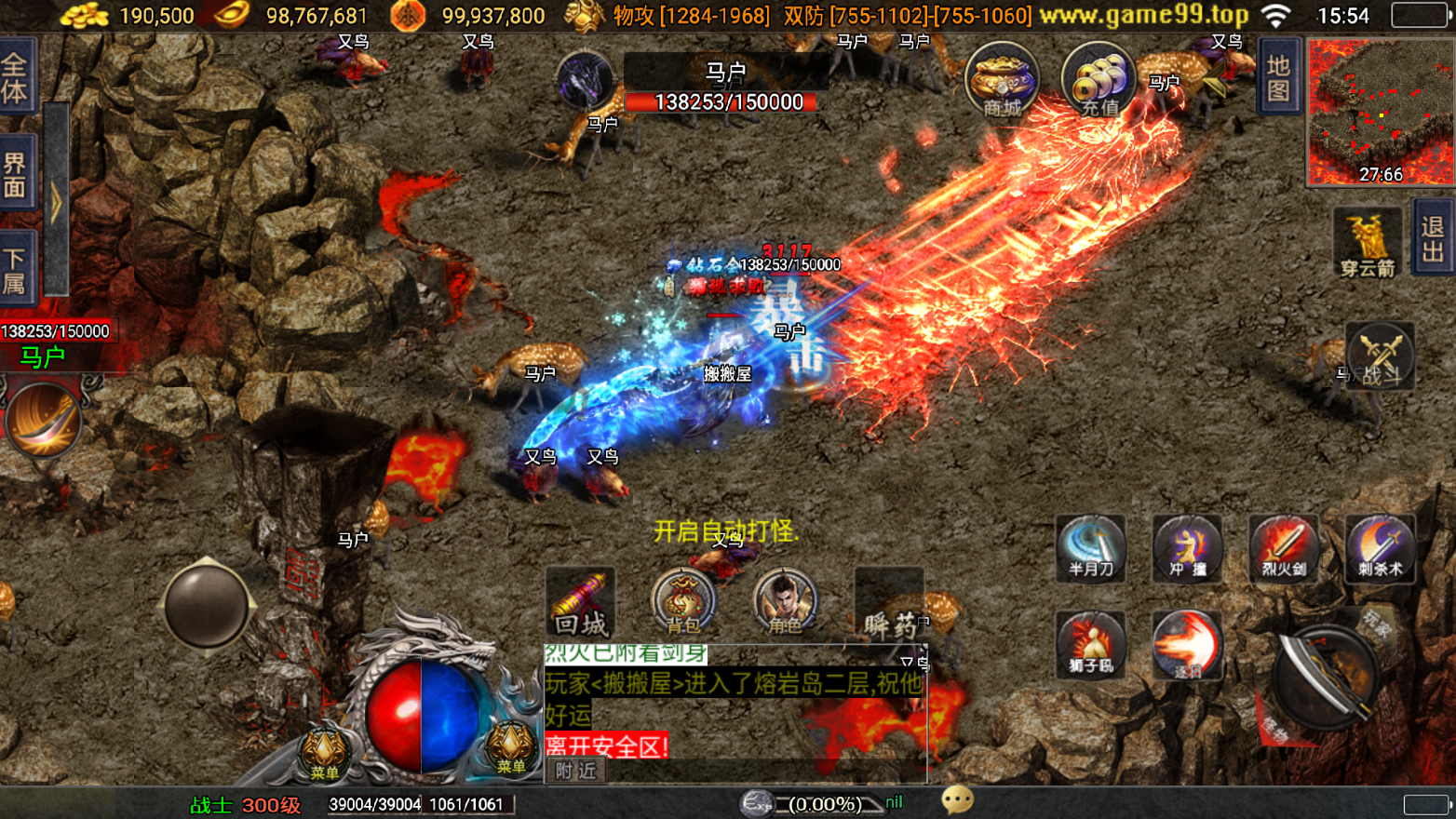
Task: Open the 充值 recharge icon
Action: point(1098,81)
